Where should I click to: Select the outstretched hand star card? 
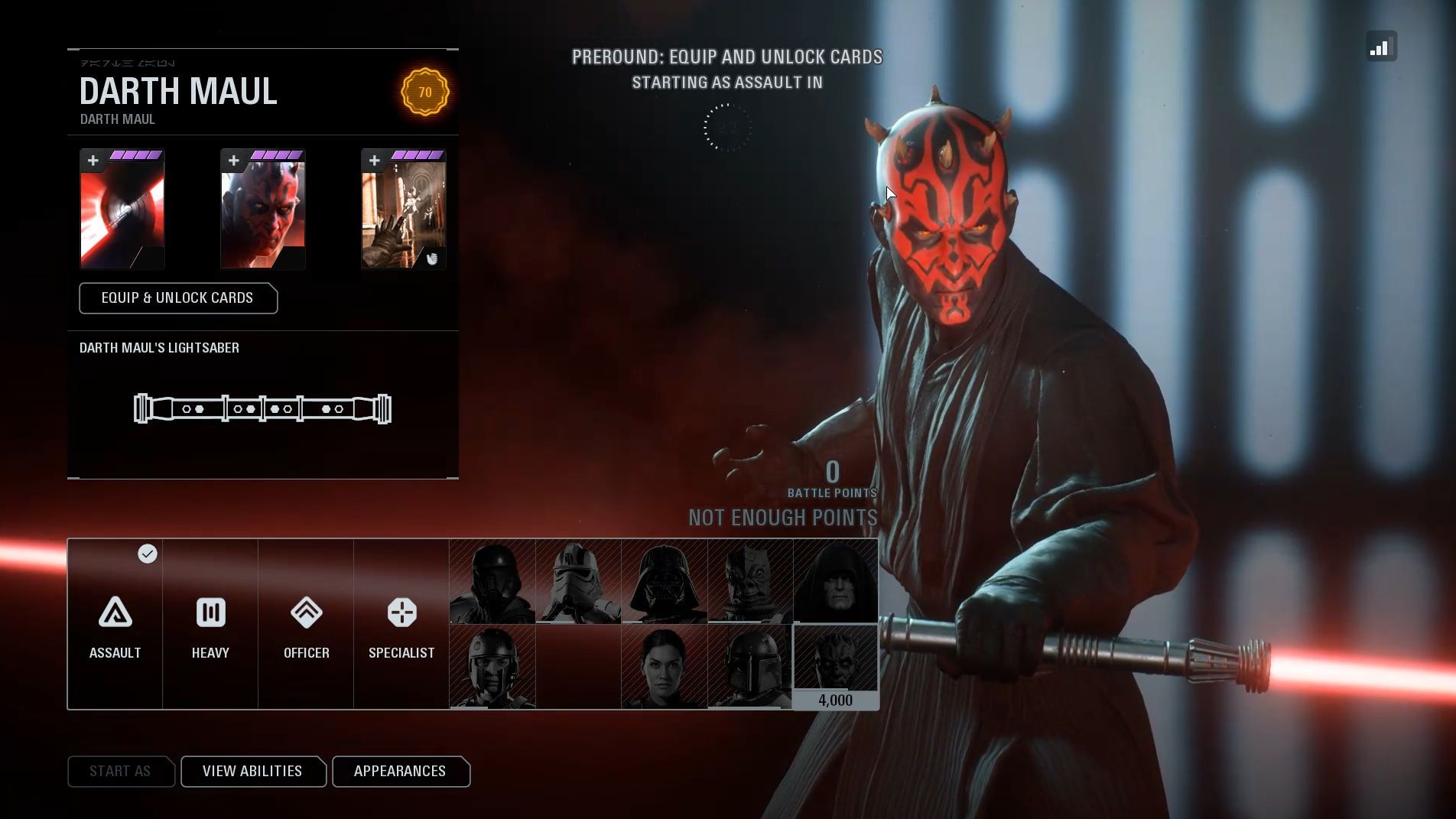coord(404,210)
